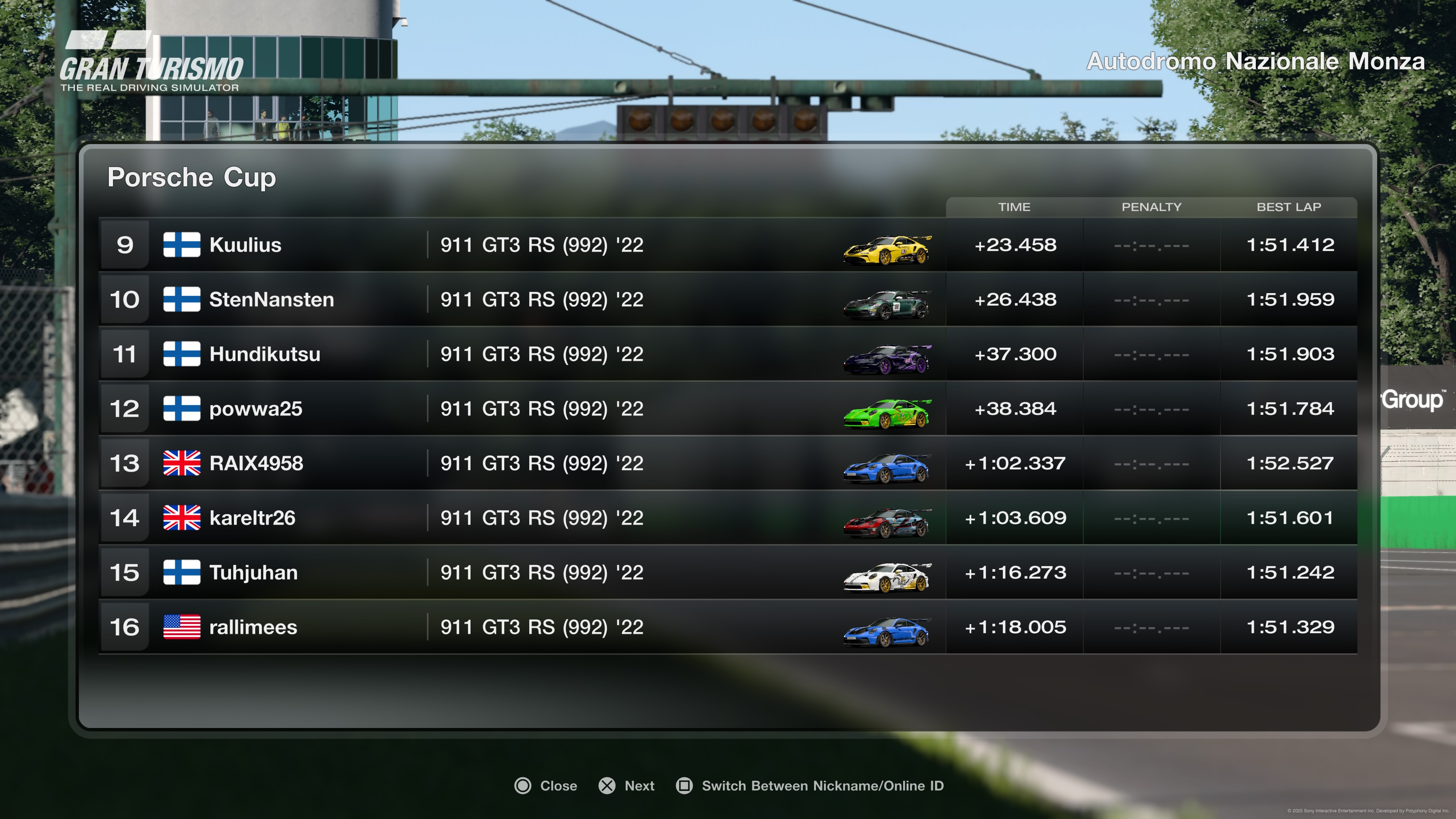Choose Tuhjuhan's entry in position 15
The image size is (1456, 819).
[x=253, y=573]
